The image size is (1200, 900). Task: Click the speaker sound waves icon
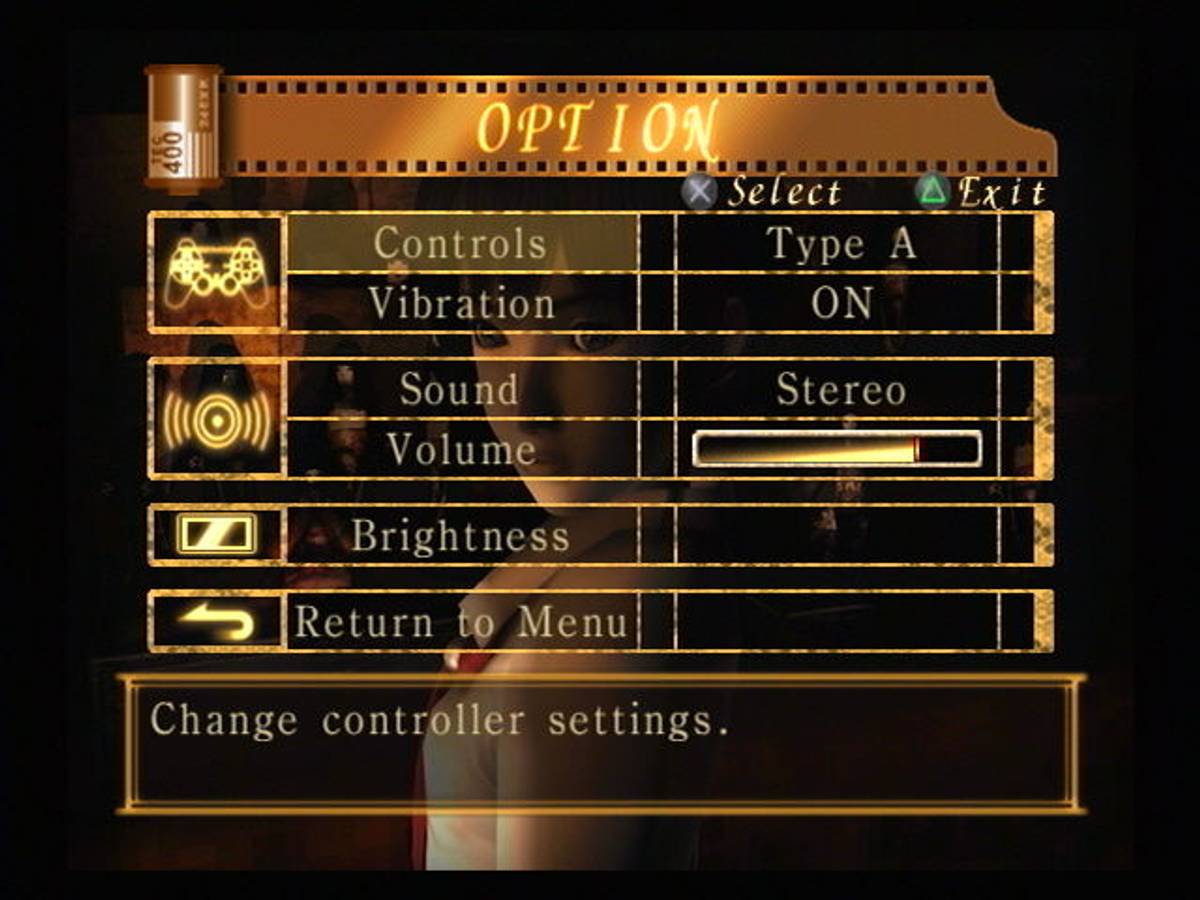(x=217, y=419)
